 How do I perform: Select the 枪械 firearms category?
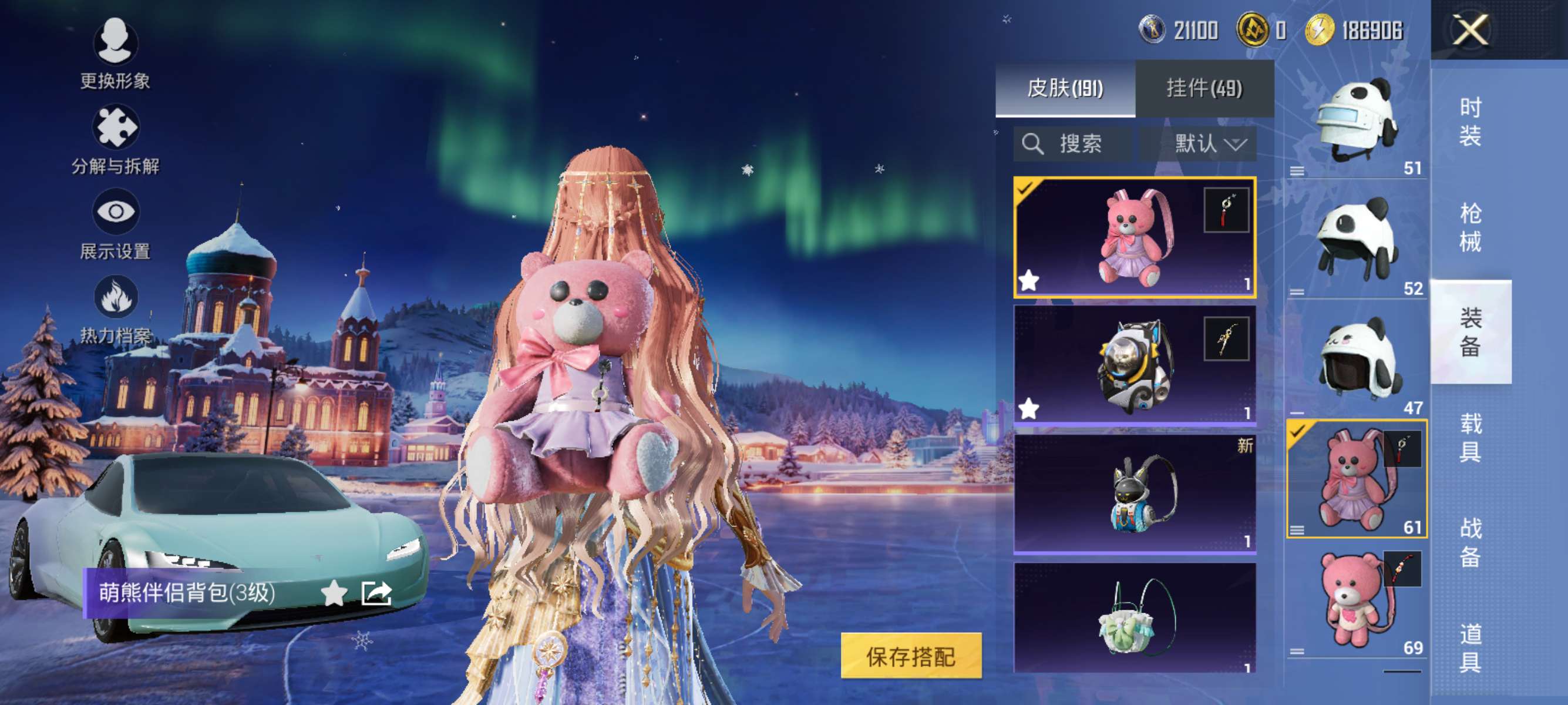pos(1470,228)
